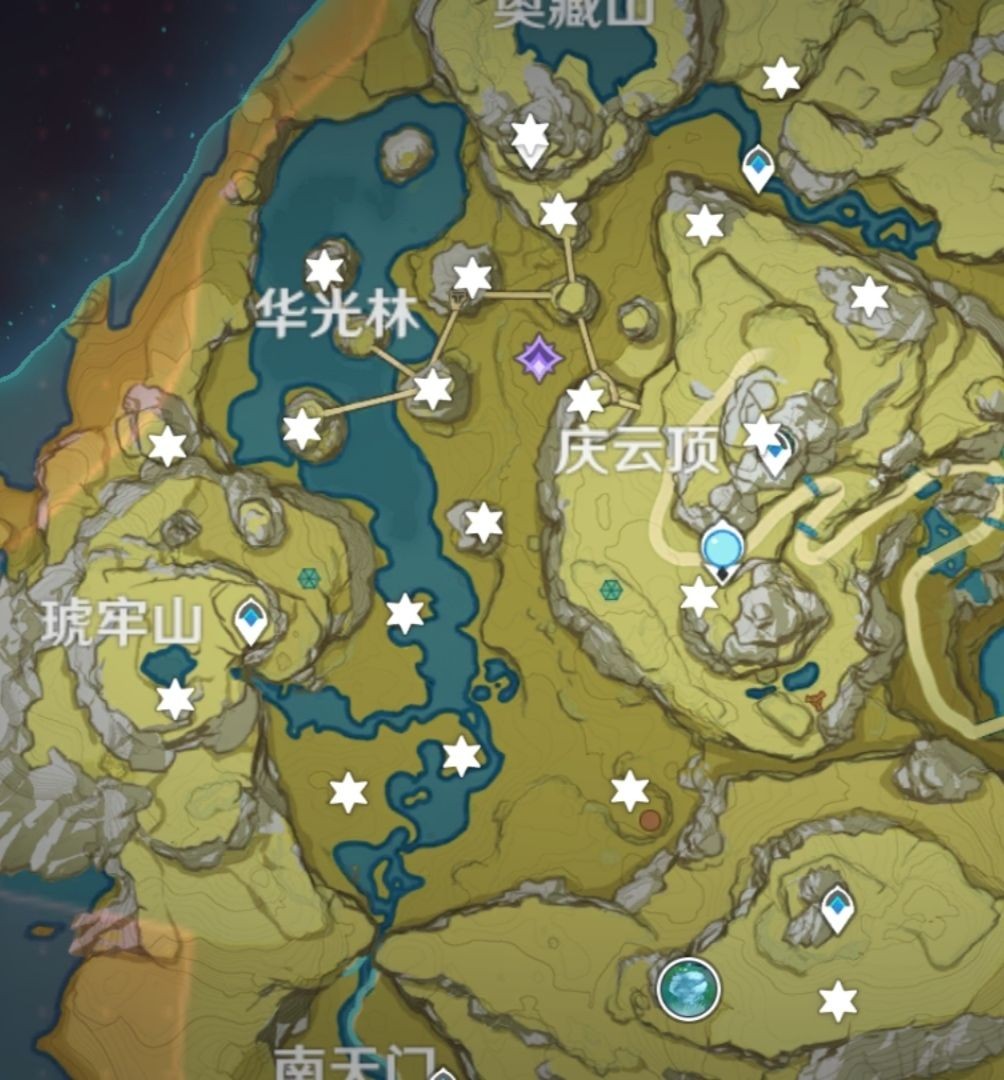Select the teleport waypoint nearest the domain icon

(837, 908)
